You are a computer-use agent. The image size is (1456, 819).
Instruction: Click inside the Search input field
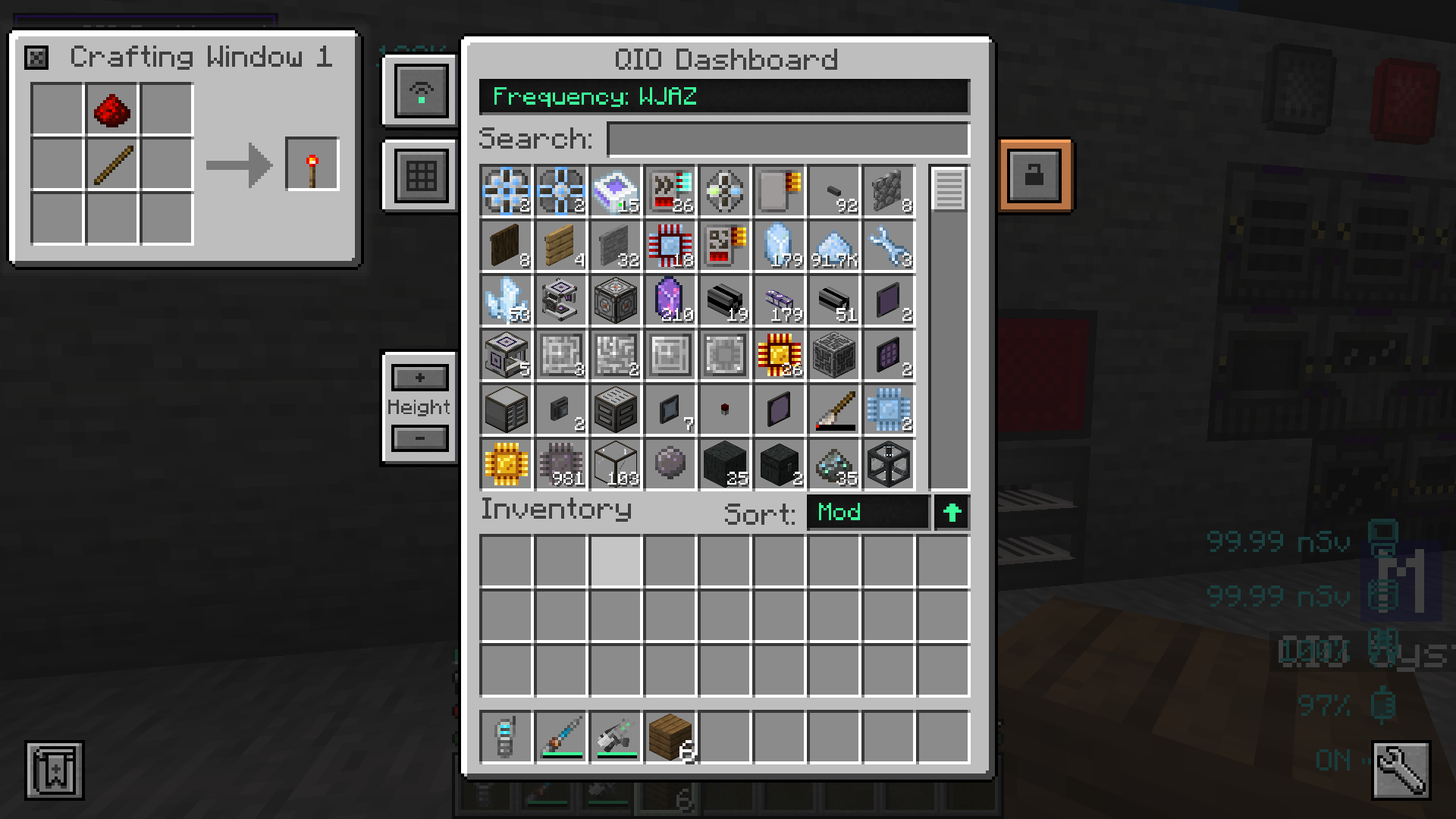coord(787,139)
